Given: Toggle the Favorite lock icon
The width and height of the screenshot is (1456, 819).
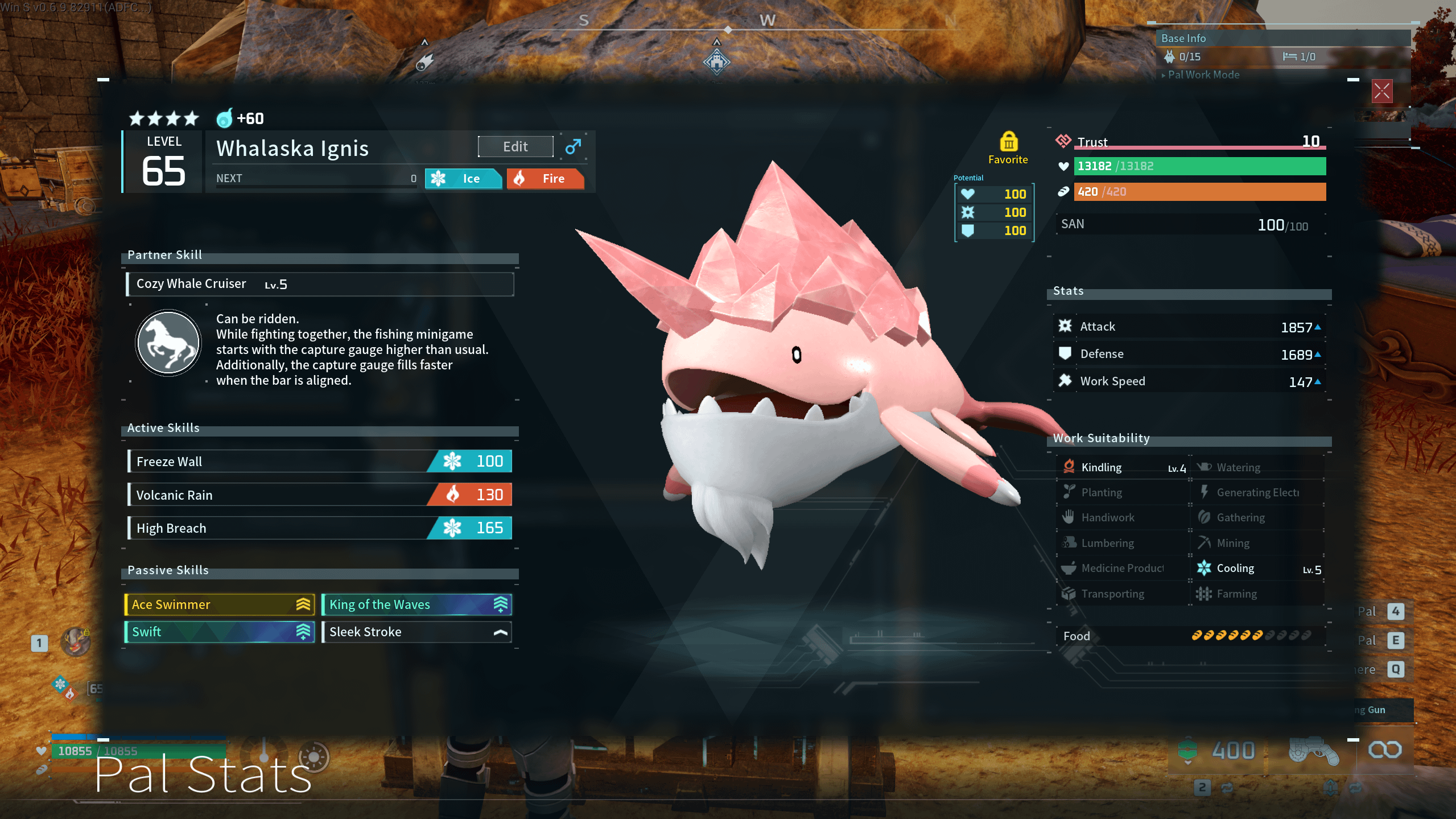Looking at the screenshot, I should [x=1008, y=142].
